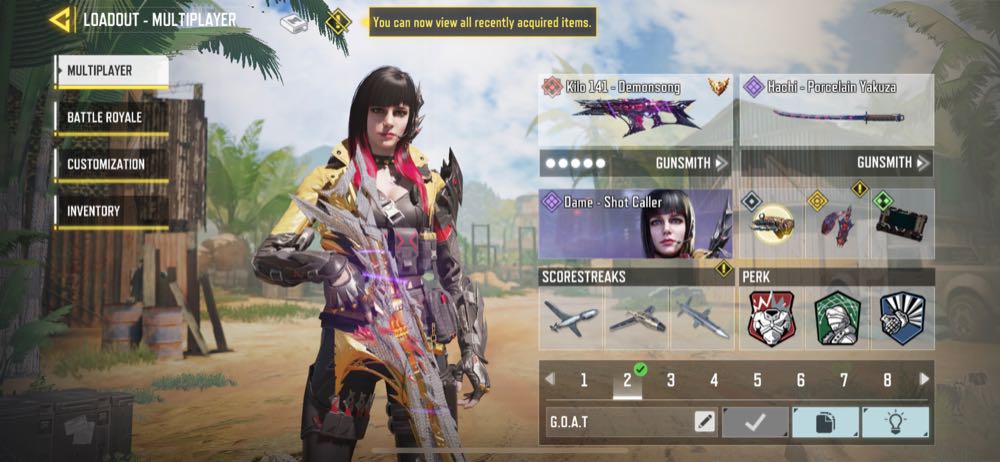
Task: Rename the G.O.A.T loadout with pencil icon
Action: pos(704,422)
